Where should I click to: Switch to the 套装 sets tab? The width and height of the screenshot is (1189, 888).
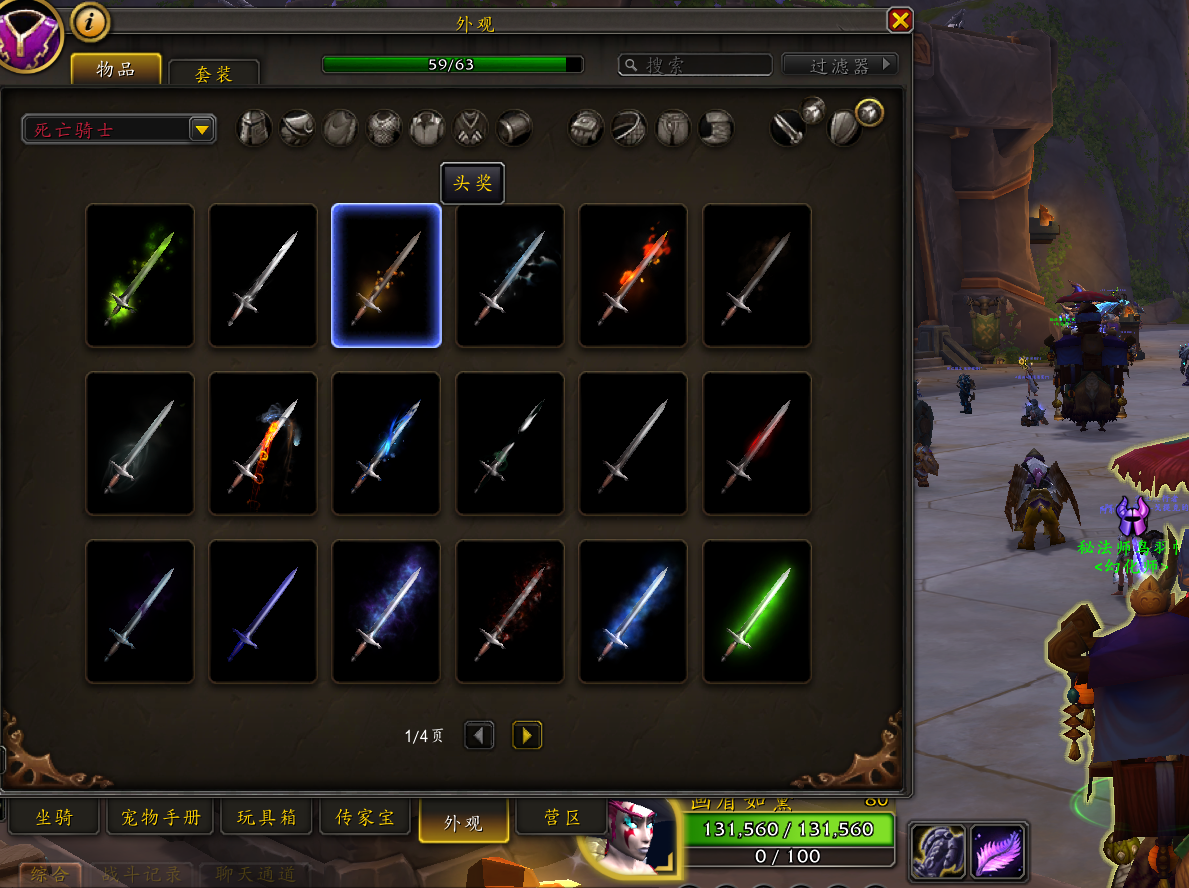click(x=214, y=74)
